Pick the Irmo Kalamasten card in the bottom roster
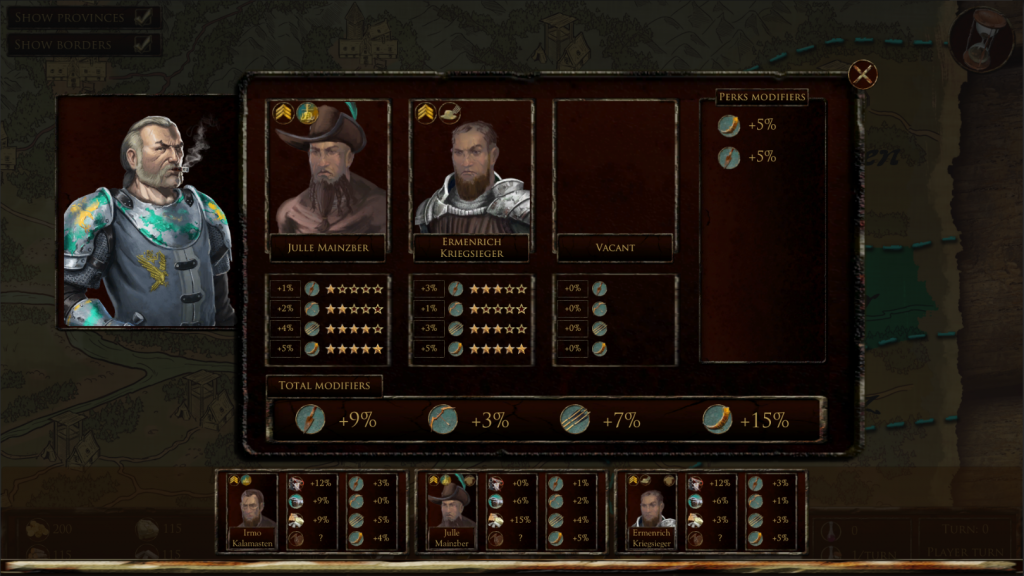This screenshot has height=576, width=1024. click(x=251, y=512)
